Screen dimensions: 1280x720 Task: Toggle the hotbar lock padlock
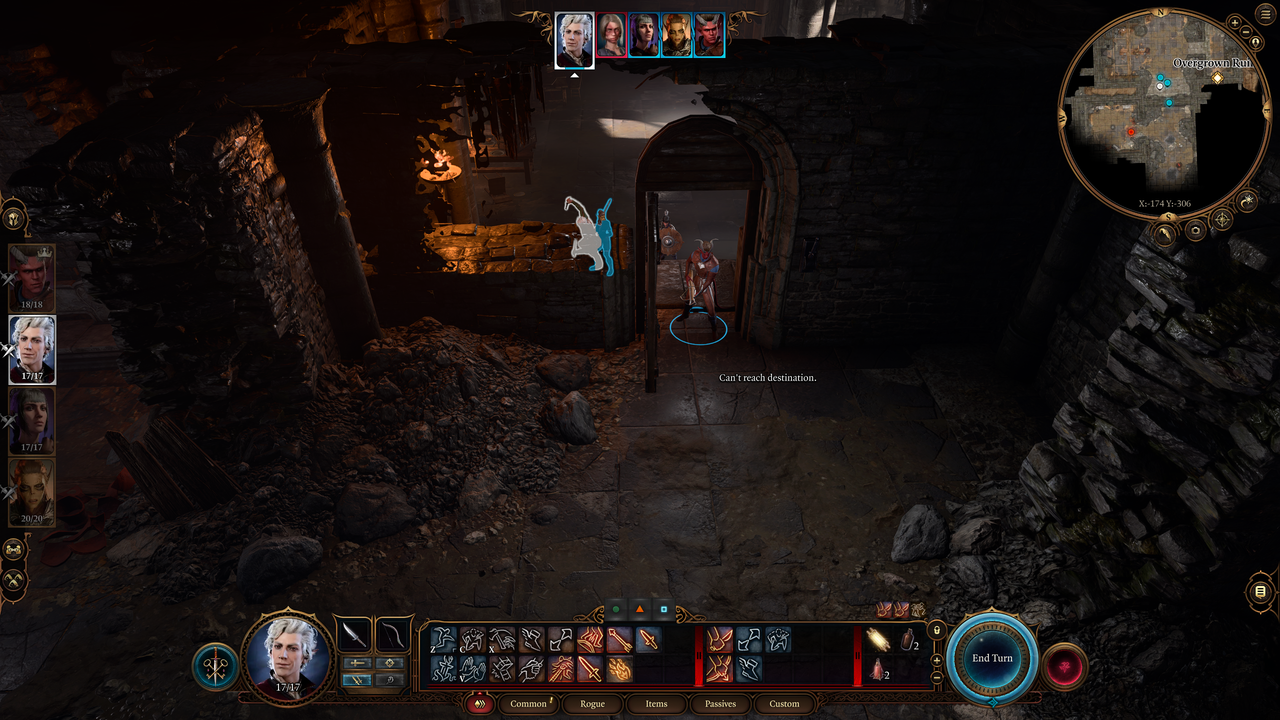pyautogui.click(x=936, y=630)
